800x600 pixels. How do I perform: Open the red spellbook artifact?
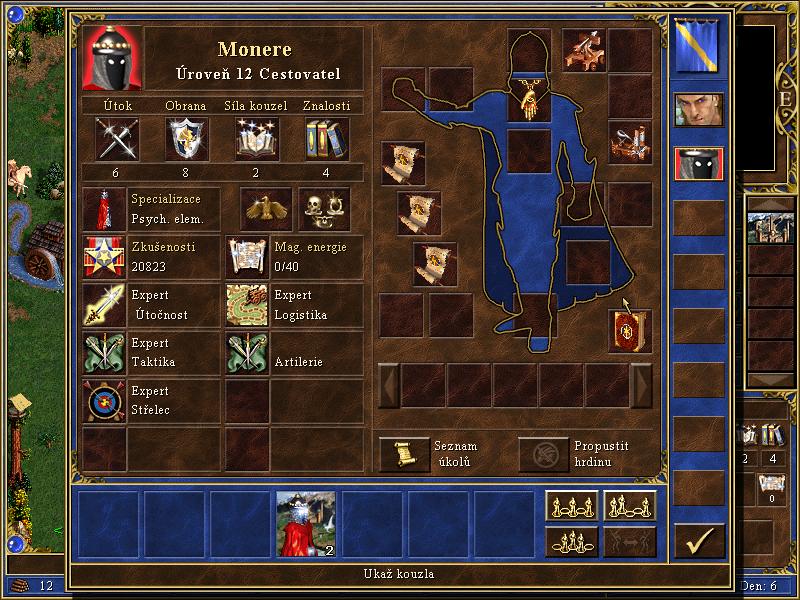(629, 331)
